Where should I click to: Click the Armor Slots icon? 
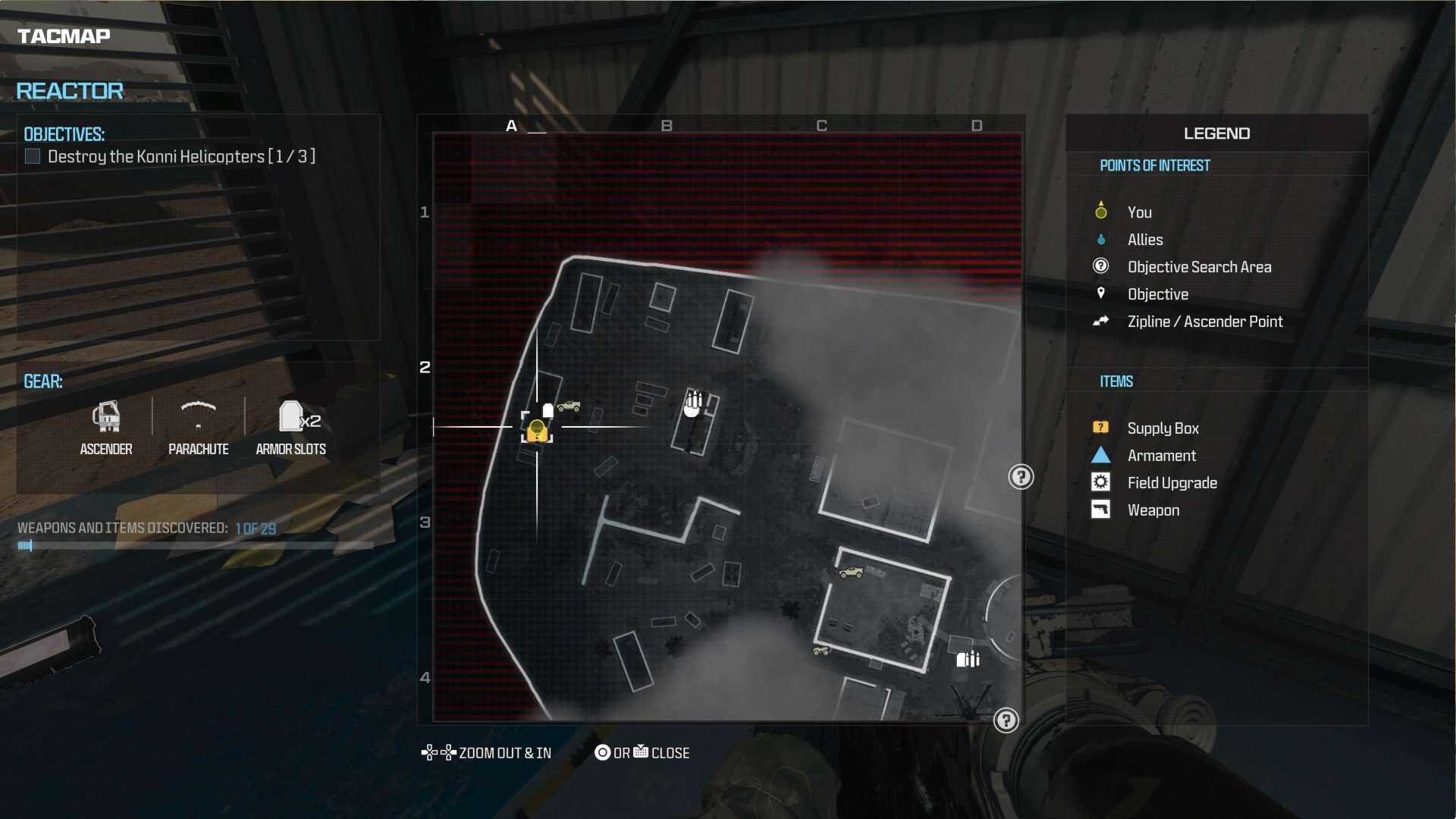(291, 417)
